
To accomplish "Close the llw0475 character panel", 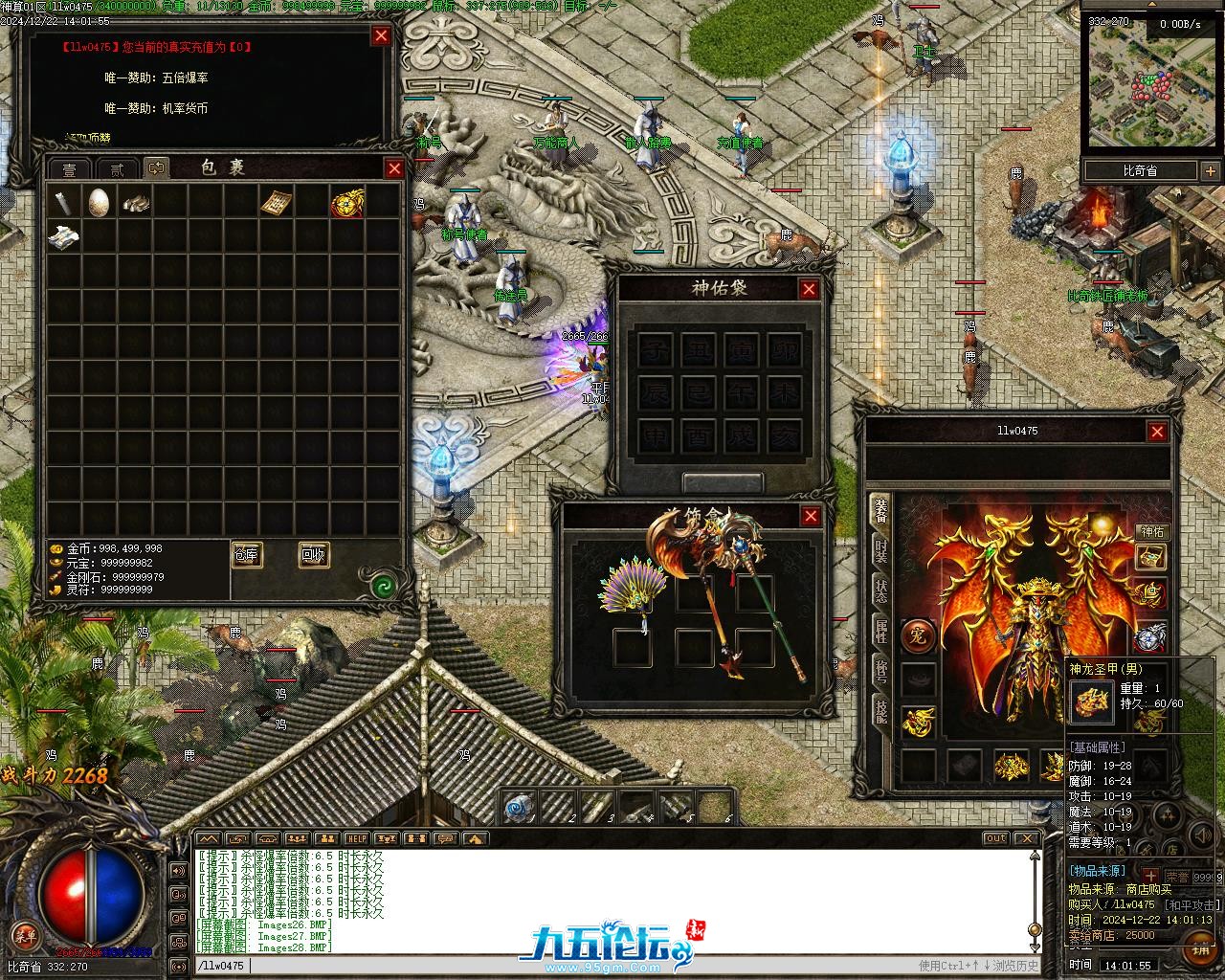I will [1157, 432].
